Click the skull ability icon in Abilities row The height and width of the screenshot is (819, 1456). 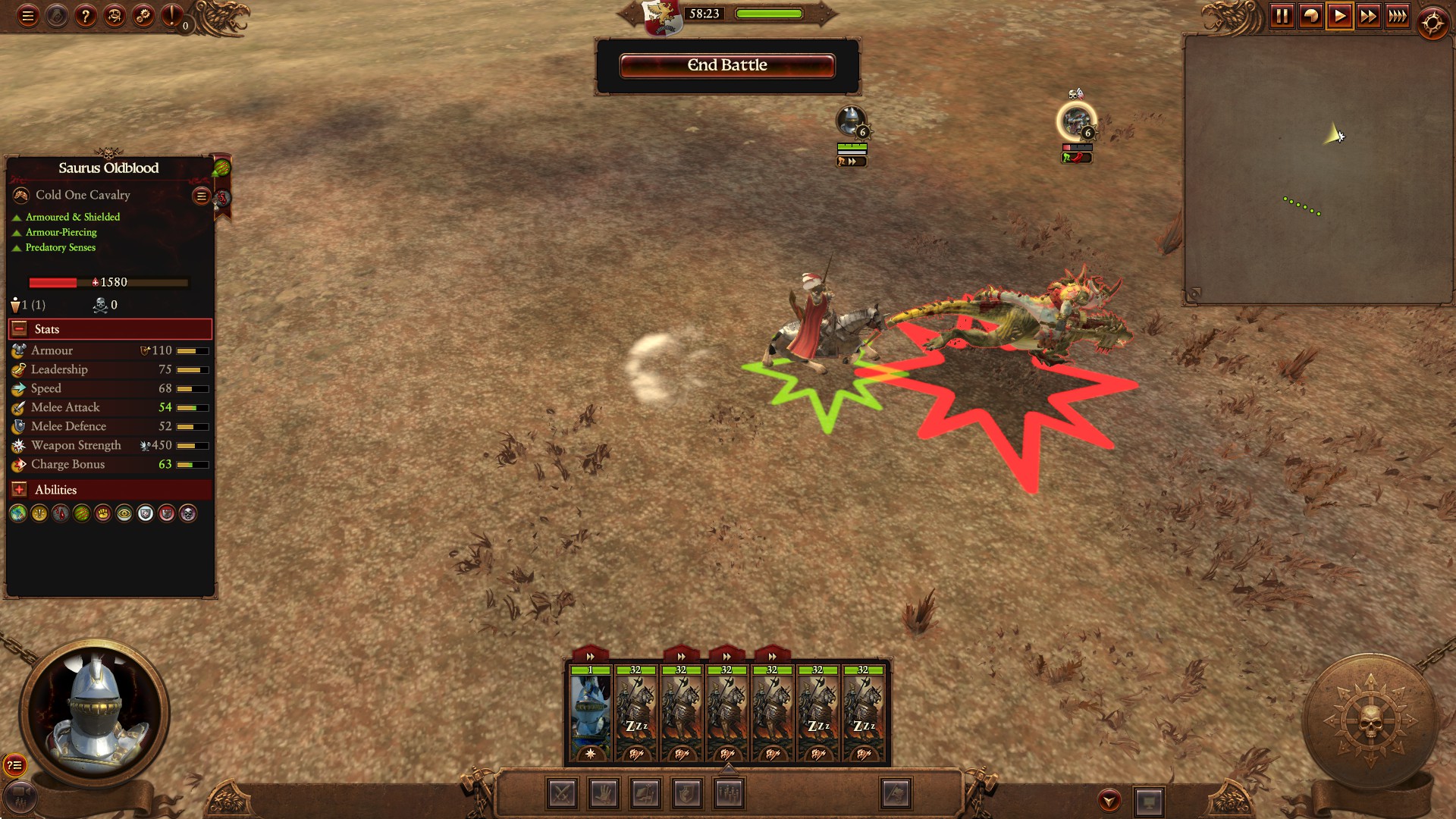(x=187, y=513)
